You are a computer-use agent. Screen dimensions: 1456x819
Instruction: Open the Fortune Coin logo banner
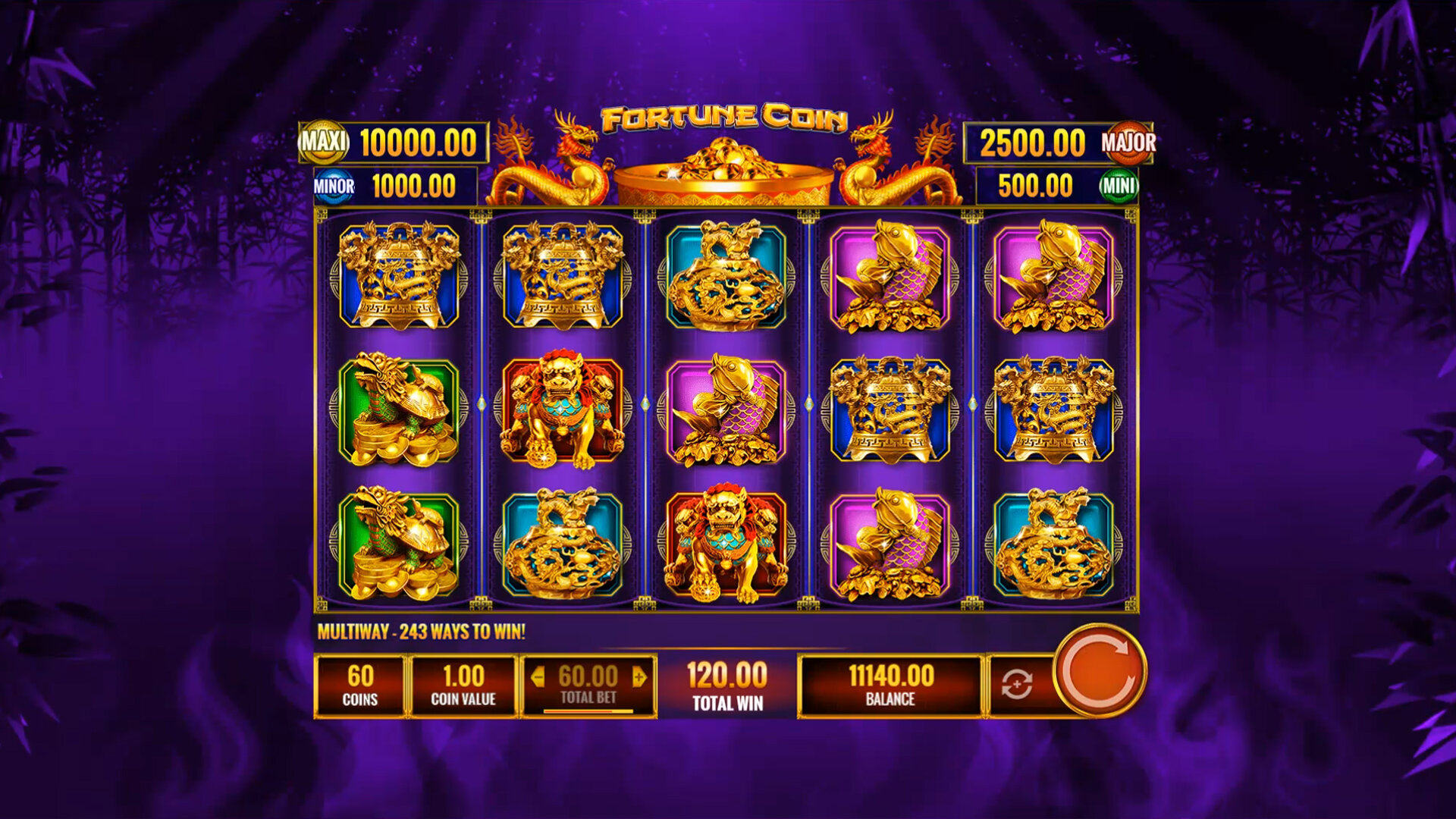tap(726, 118)
